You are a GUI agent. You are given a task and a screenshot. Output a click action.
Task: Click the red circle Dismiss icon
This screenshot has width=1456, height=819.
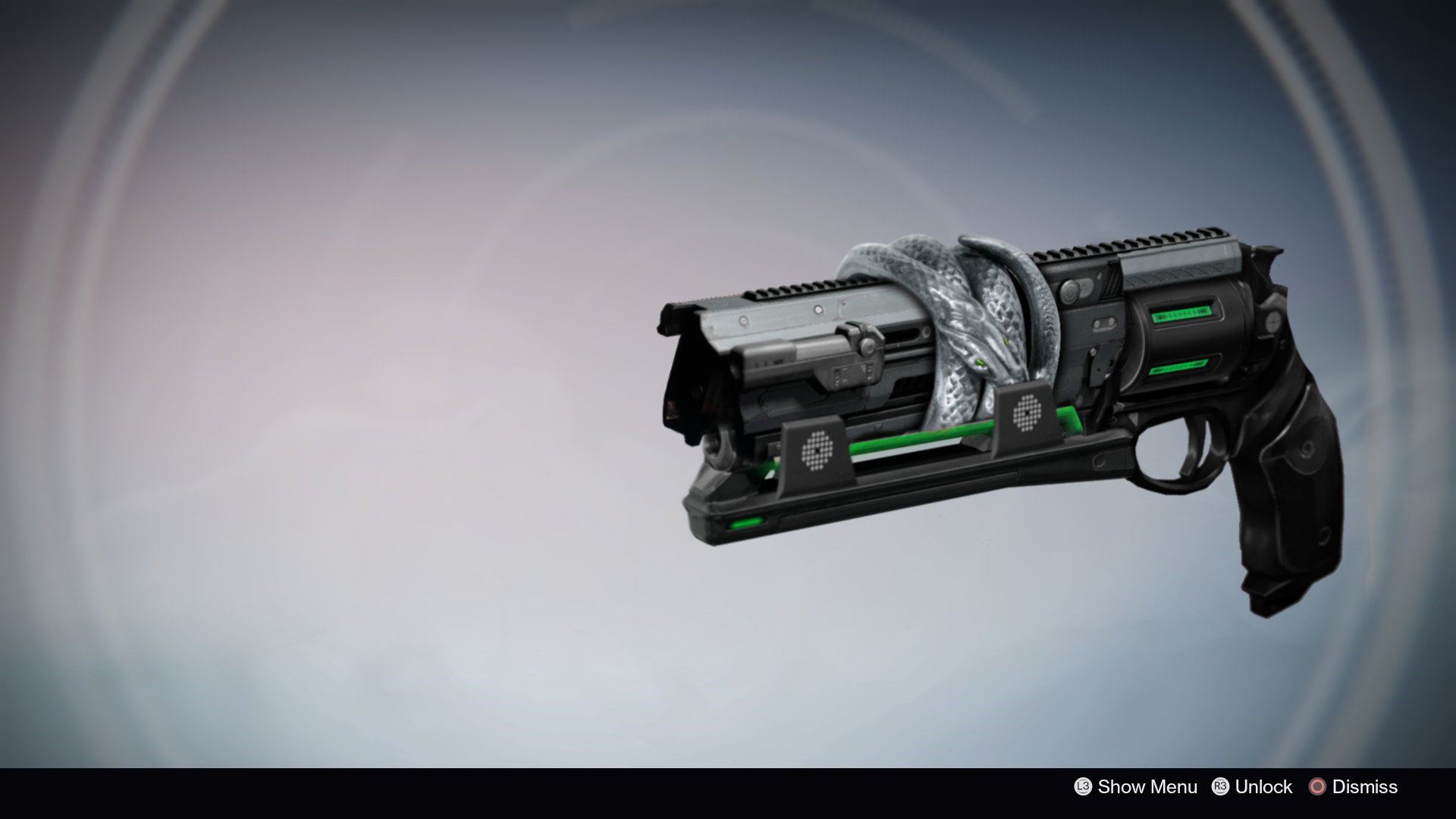[1318, 787]
